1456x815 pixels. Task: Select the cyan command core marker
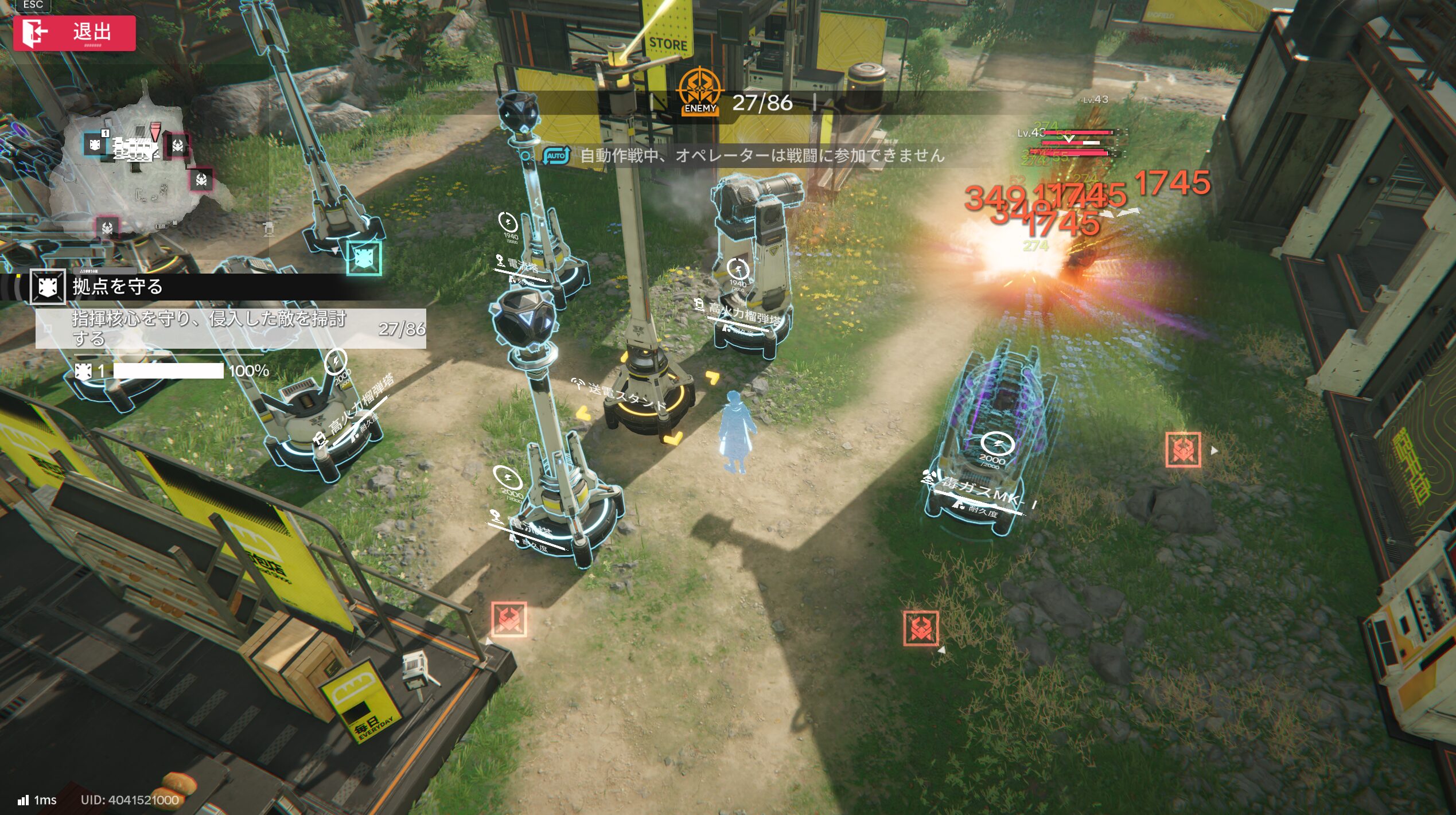click(364, 258)
